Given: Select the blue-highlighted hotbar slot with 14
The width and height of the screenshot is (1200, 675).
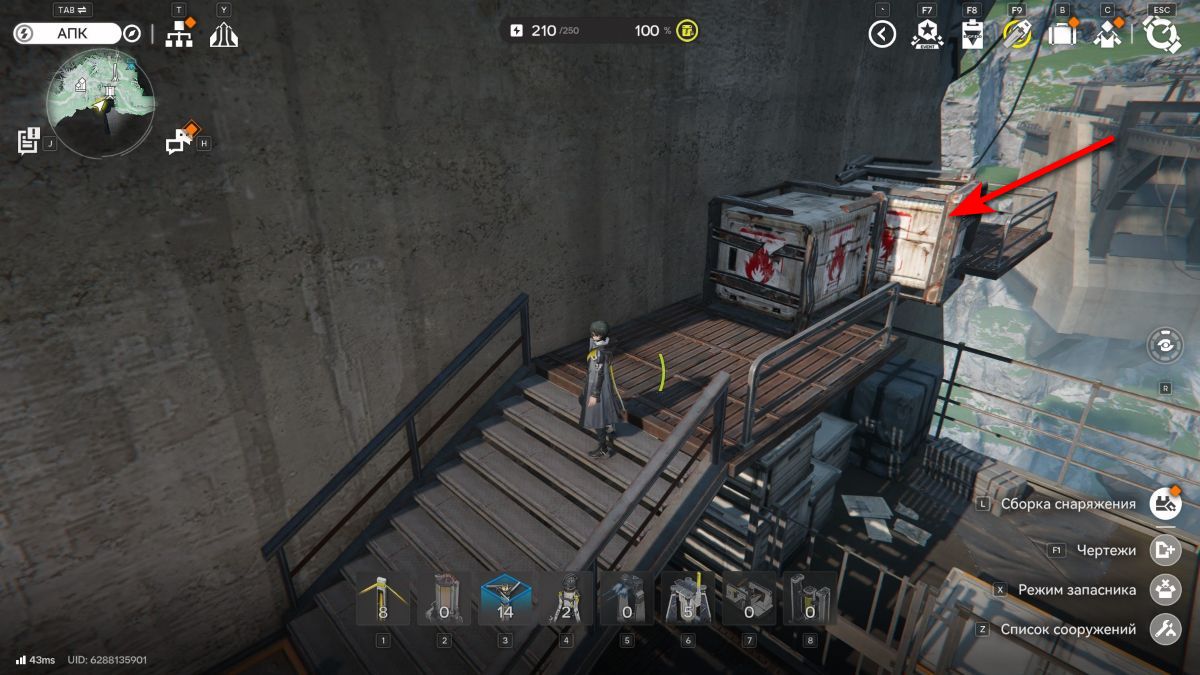Looking at the screenshot, I should 506,599.
